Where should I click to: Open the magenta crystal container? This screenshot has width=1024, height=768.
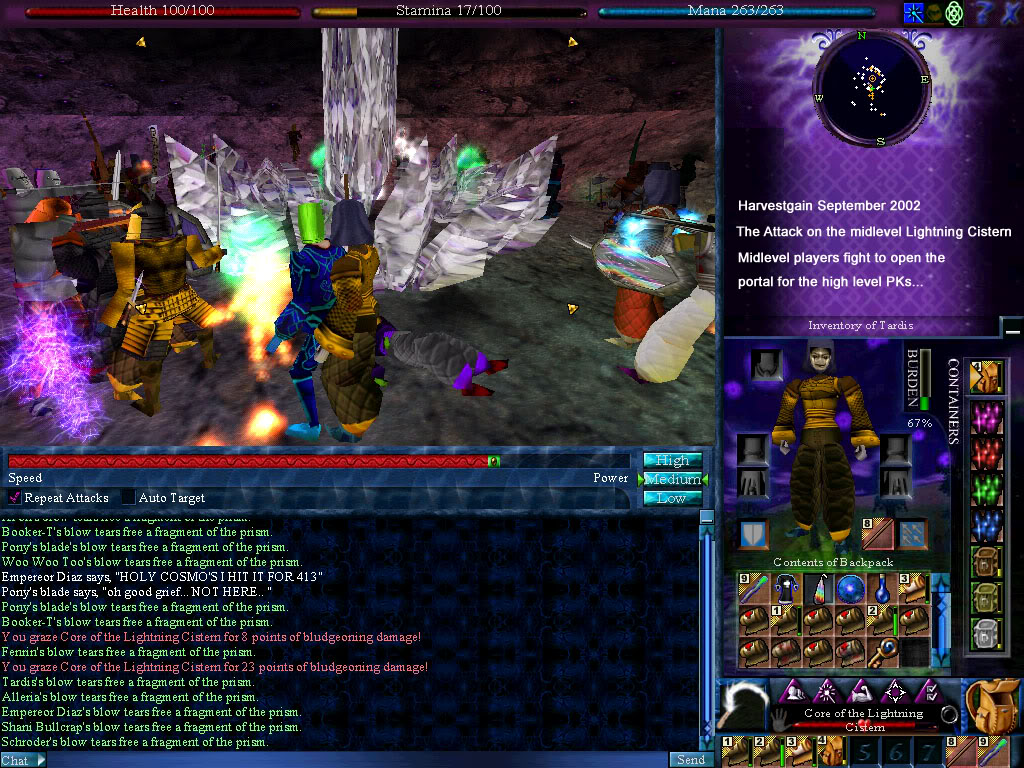(x=987, y=418)
